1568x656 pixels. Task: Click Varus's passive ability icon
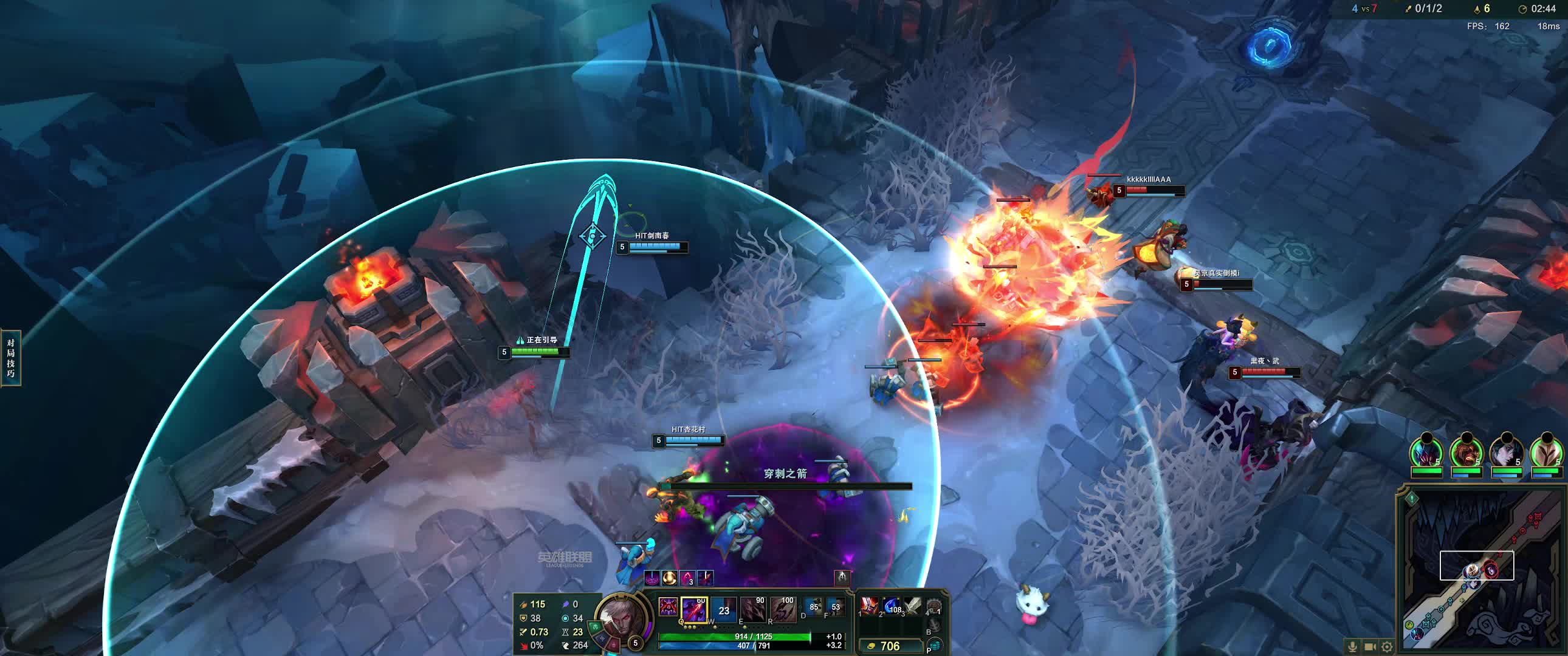tap(668, 608)
